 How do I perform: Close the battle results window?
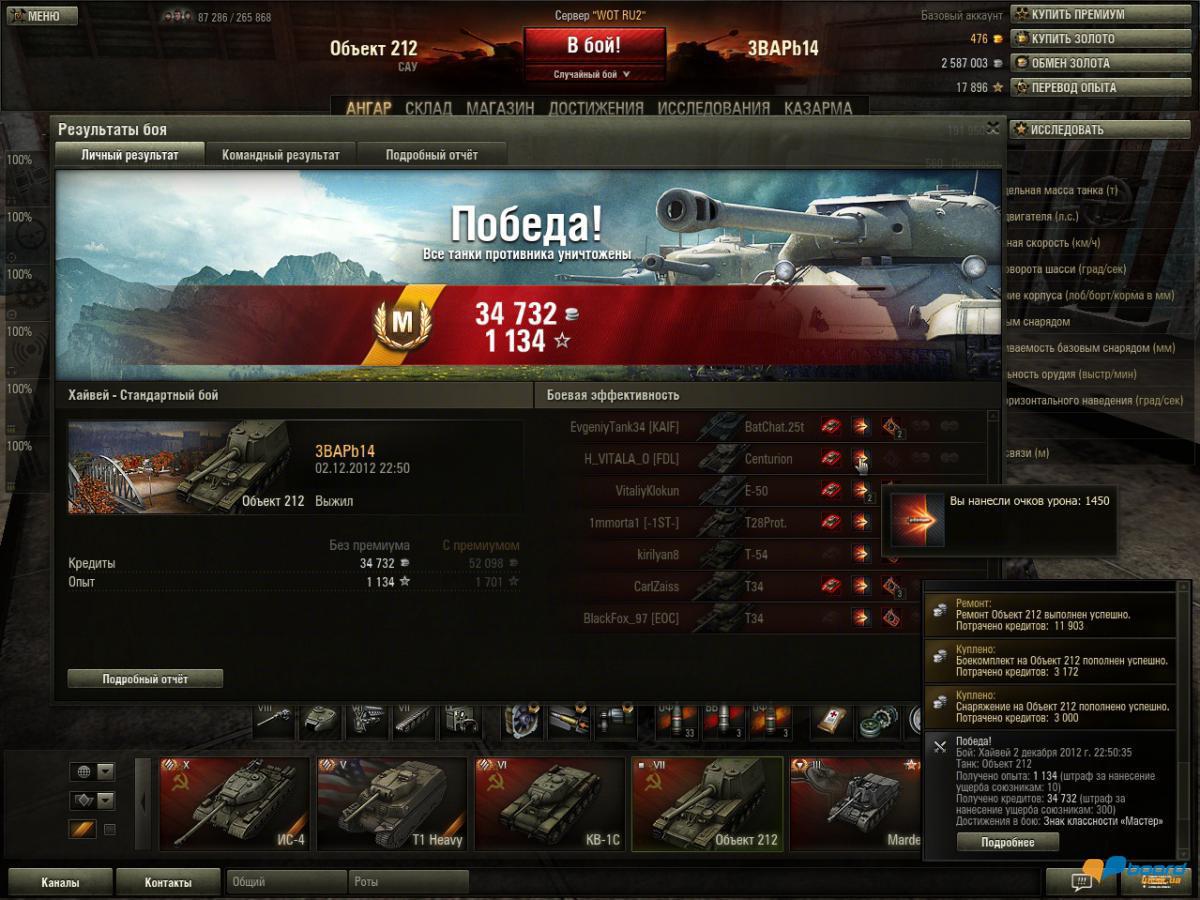click(992, 128)
